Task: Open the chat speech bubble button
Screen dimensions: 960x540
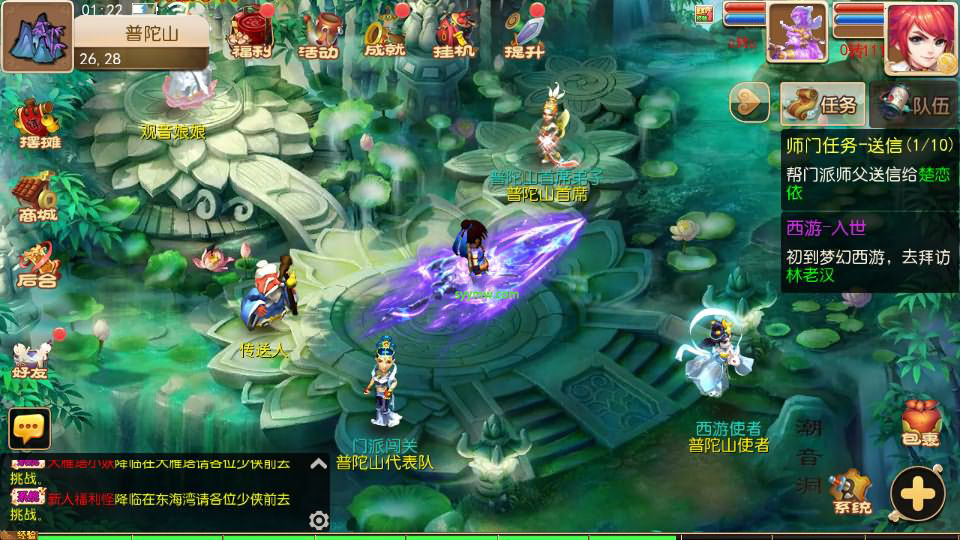Action: tap(29, 428)
